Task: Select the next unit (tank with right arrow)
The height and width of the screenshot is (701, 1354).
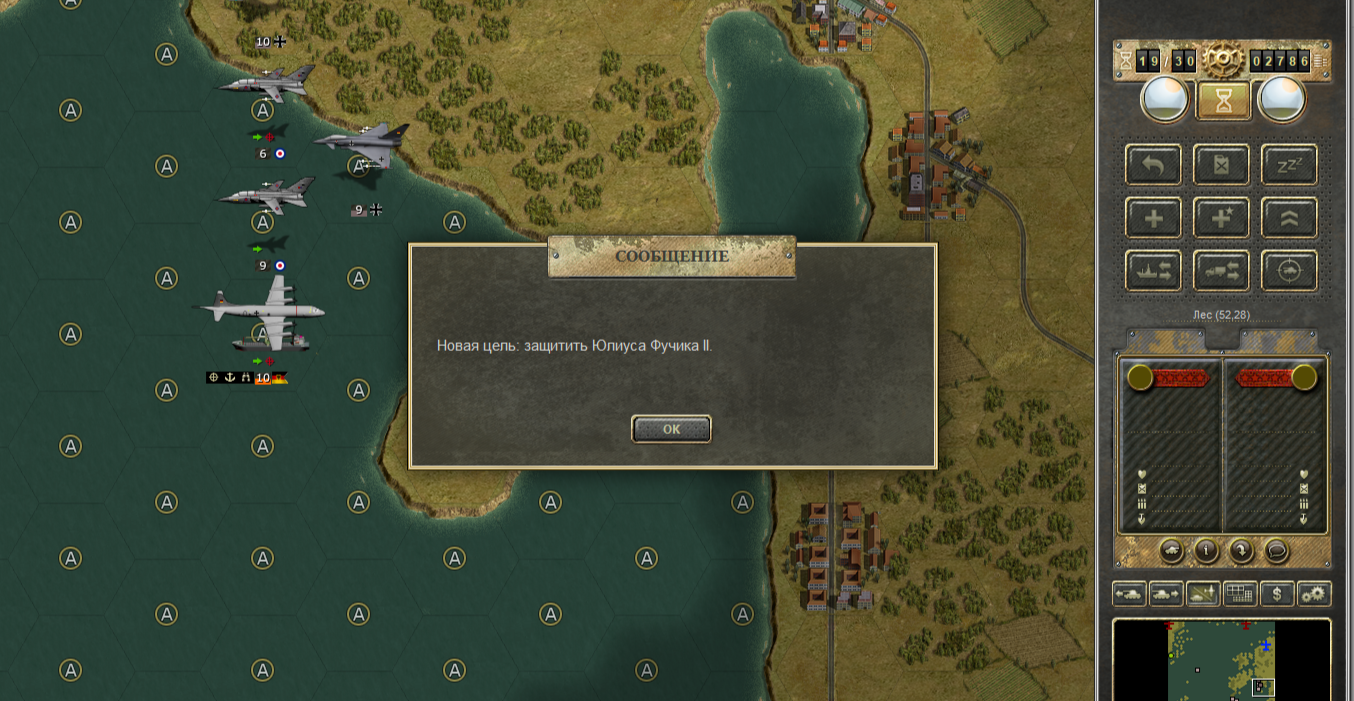Action: 1166,594
